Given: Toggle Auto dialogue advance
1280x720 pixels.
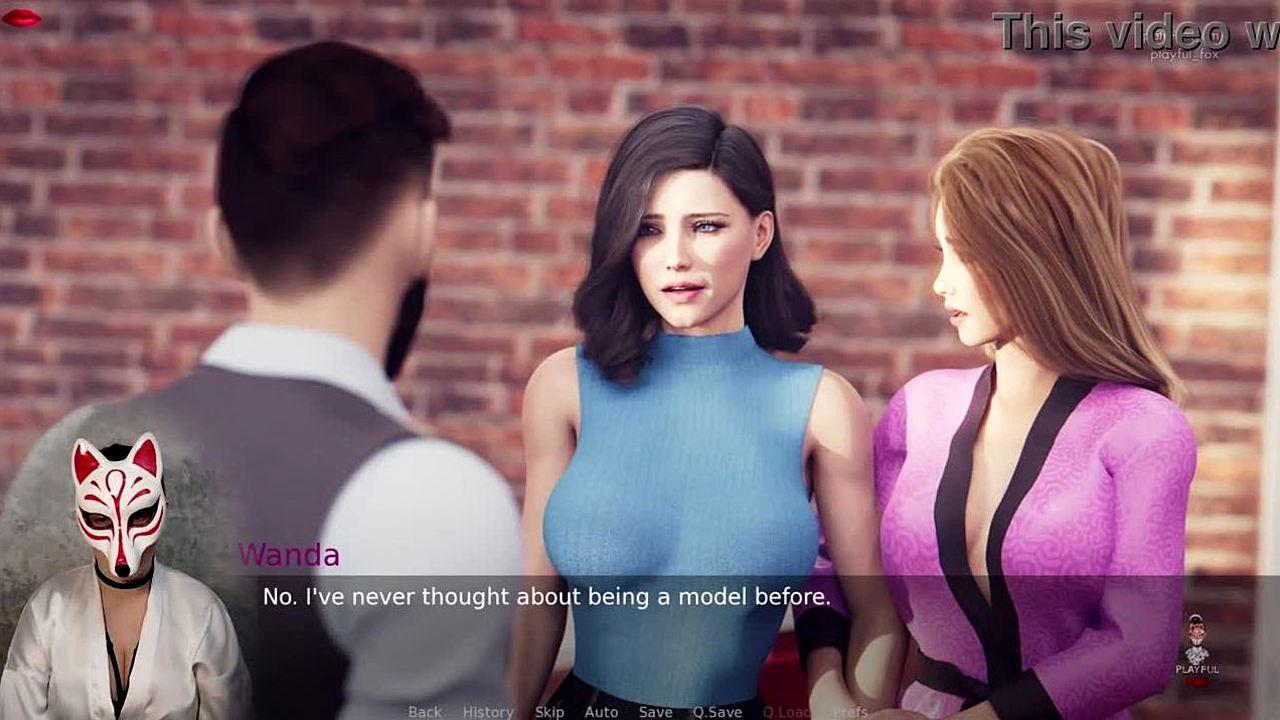Looking at the screenshot, I should pos(601,711).
